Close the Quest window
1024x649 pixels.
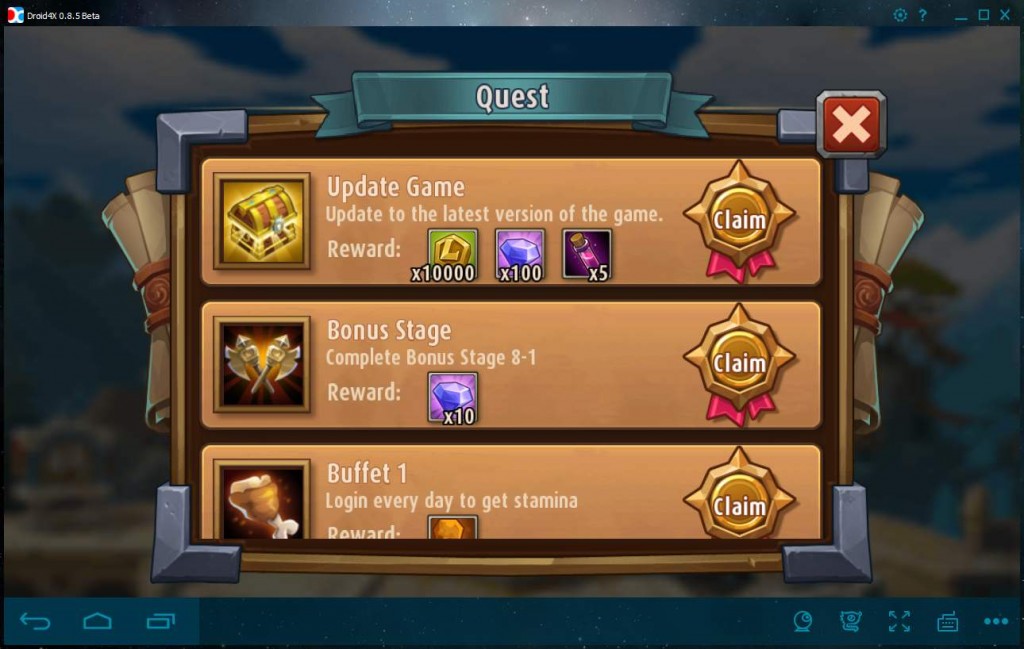pos(851,125)
